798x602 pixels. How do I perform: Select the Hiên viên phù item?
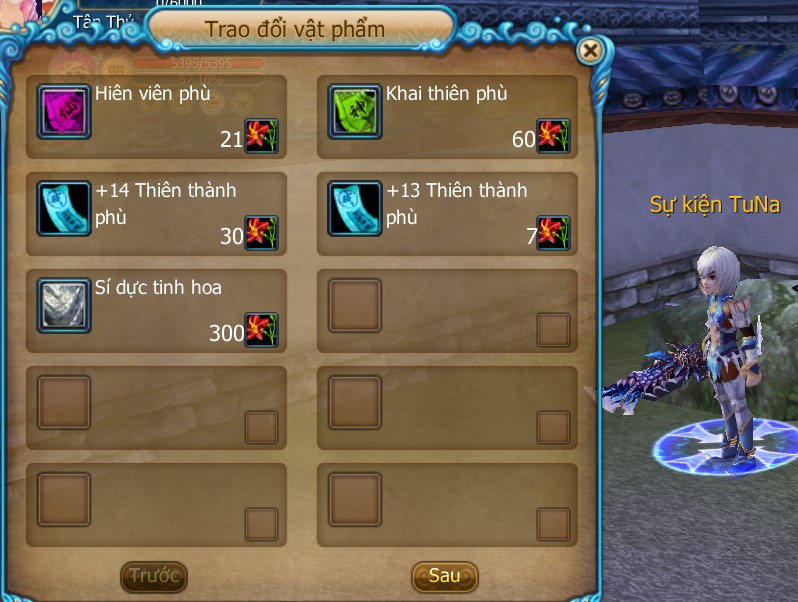64,111
